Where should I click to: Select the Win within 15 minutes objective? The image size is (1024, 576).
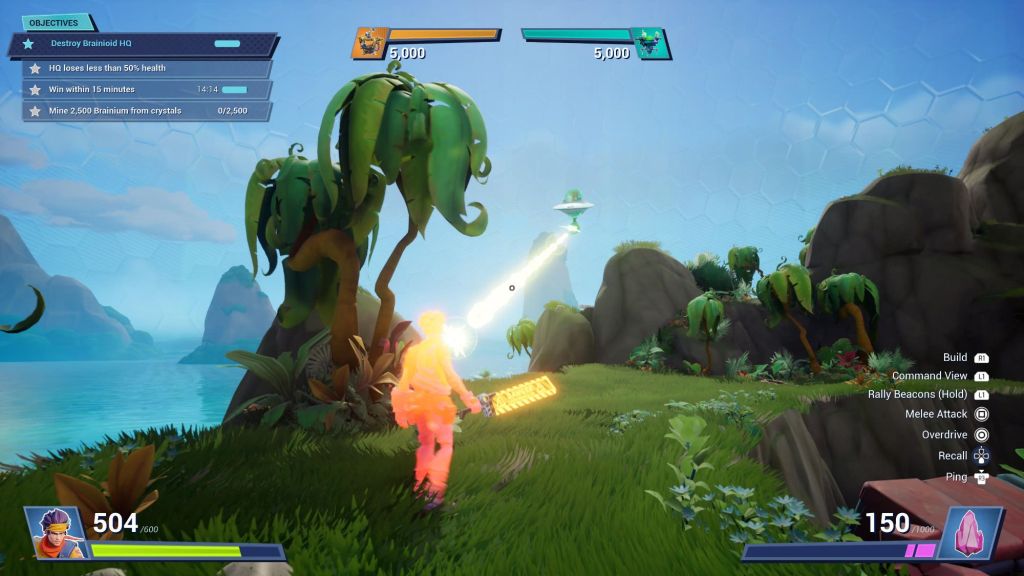(145, 90)
